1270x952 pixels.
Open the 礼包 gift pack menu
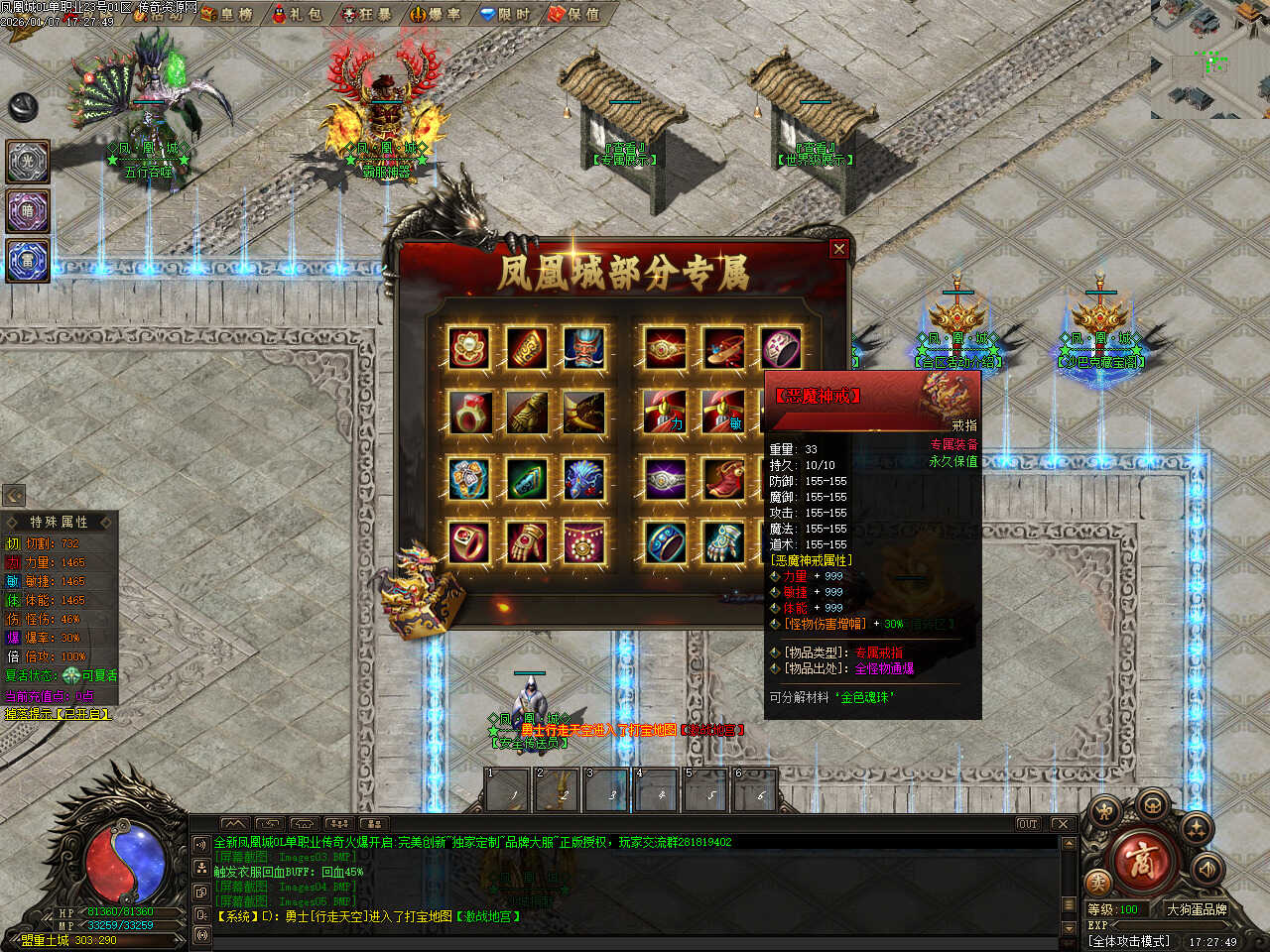pos(296,14)
